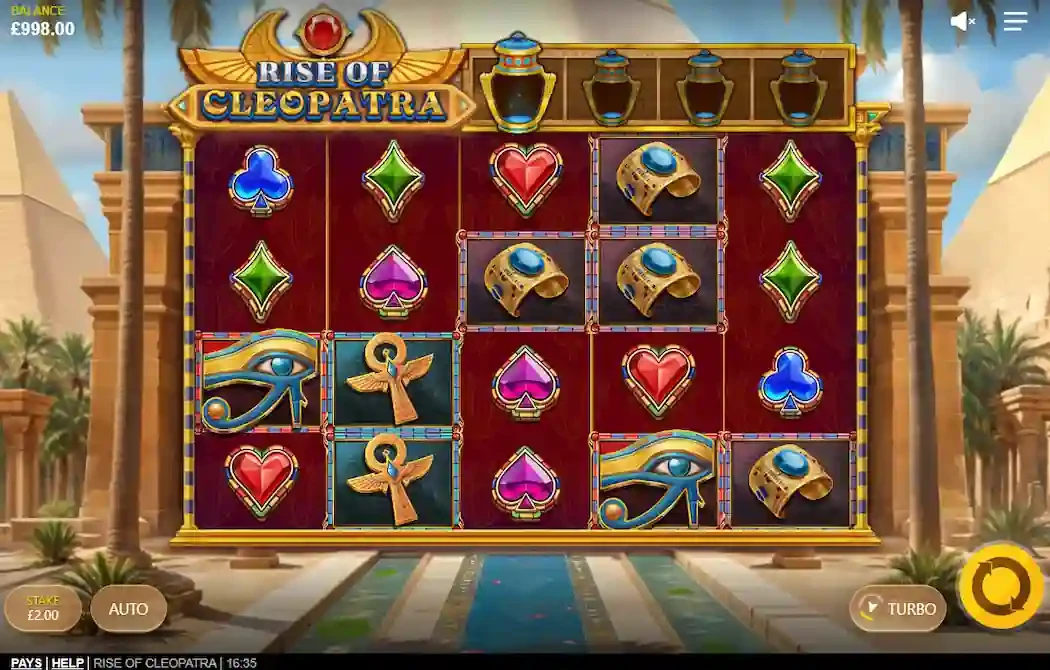The image size is (1050, 670).
Task: Change the £2.00 stake amount
Action: tap(42, 608)
